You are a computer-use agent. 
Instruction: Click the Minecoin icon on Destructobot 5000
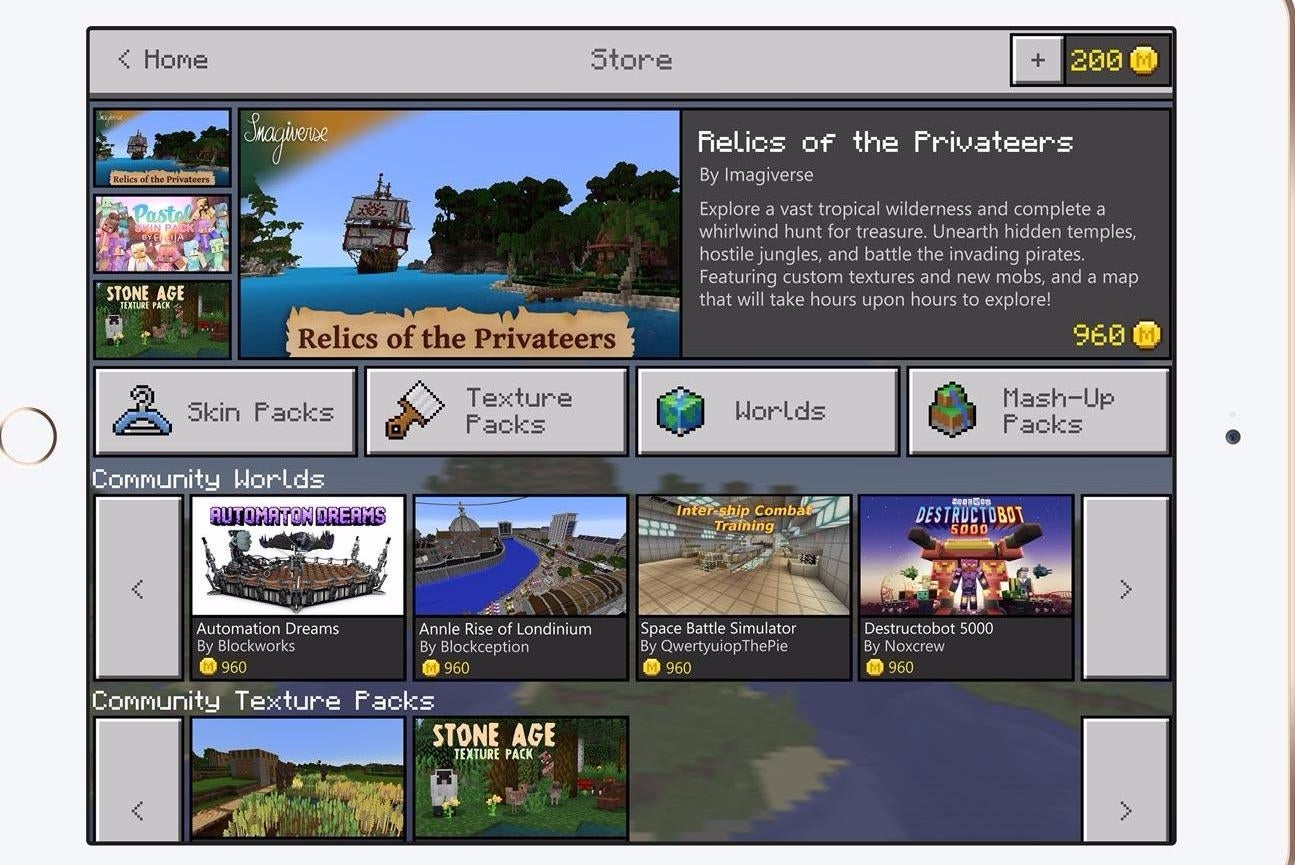pos(873,667)
